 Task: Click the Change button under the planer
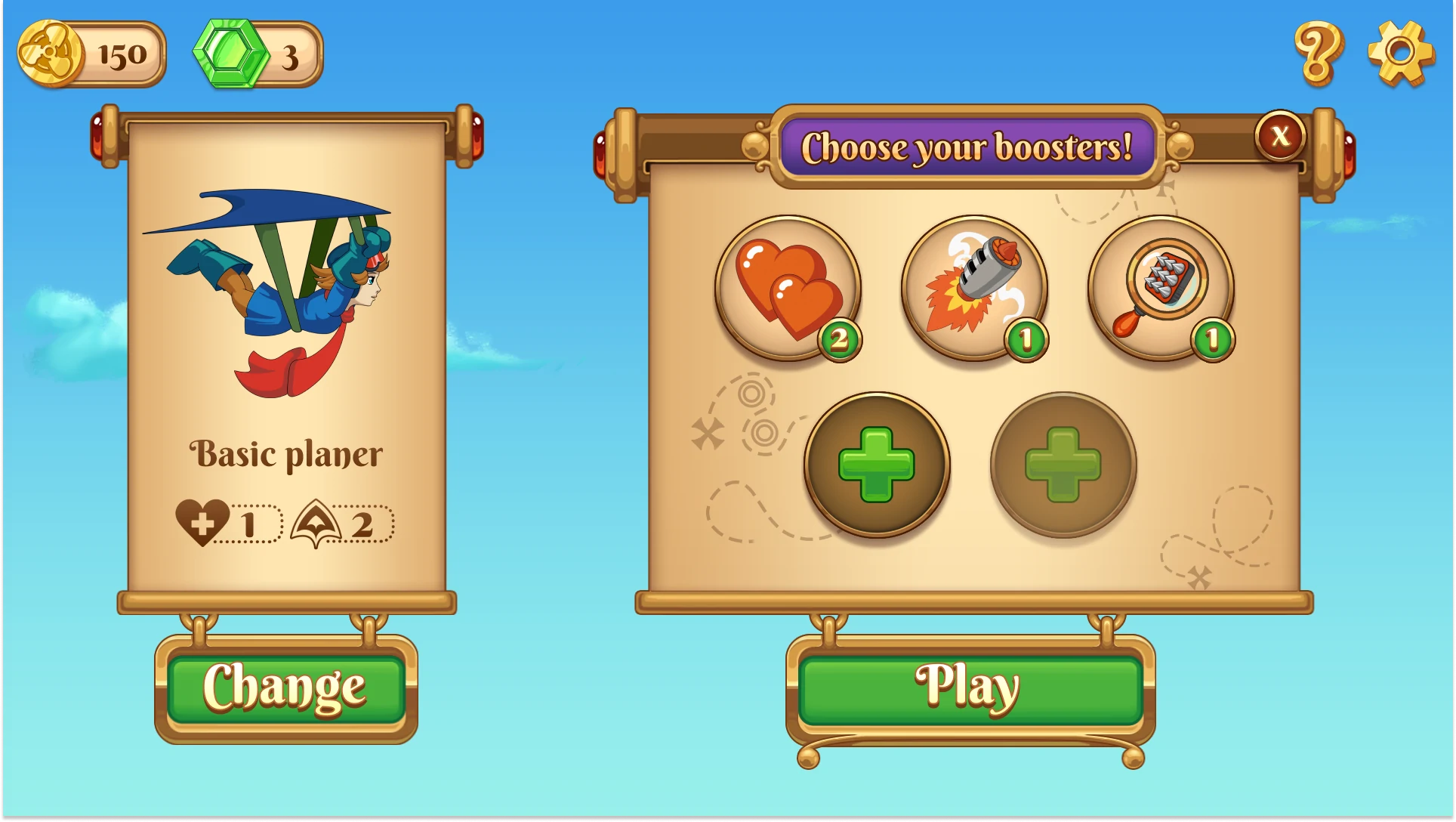coord(285,689)
